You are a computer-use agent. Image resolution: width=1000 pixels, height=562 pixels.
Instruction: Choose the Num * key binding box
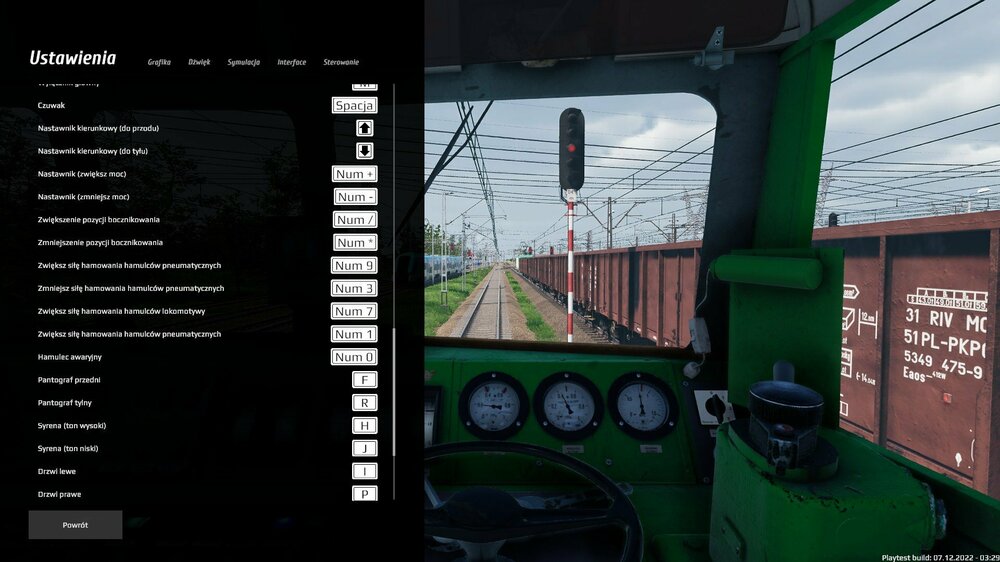point(355,243)
